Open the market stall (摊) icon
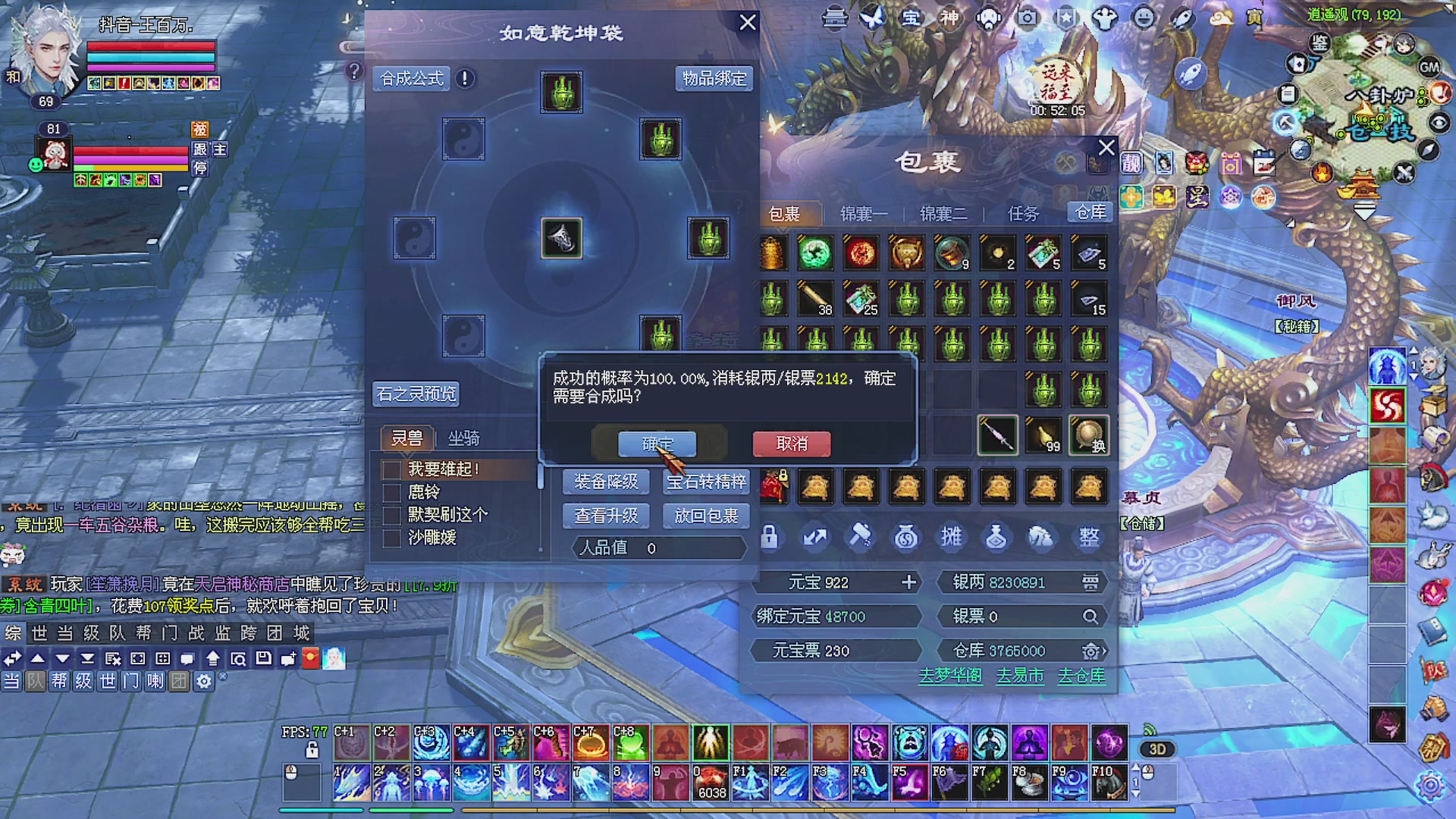1456x819 pixels. (952, 537)
